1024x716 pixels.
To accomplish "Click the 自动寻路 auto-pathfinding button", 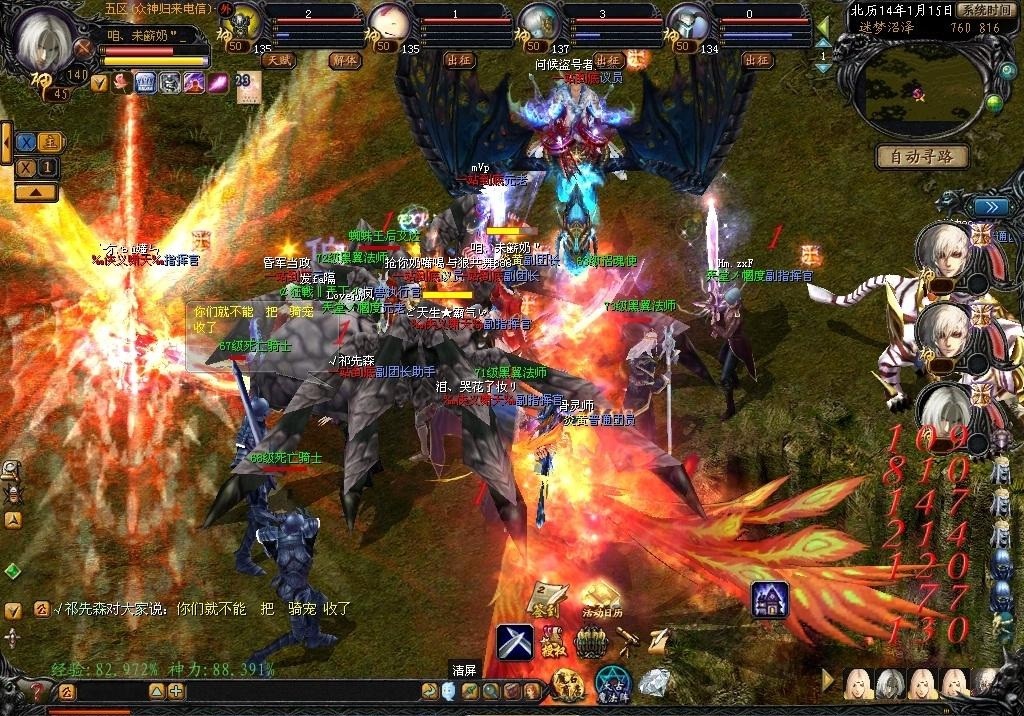I will [x=922, y=156].
